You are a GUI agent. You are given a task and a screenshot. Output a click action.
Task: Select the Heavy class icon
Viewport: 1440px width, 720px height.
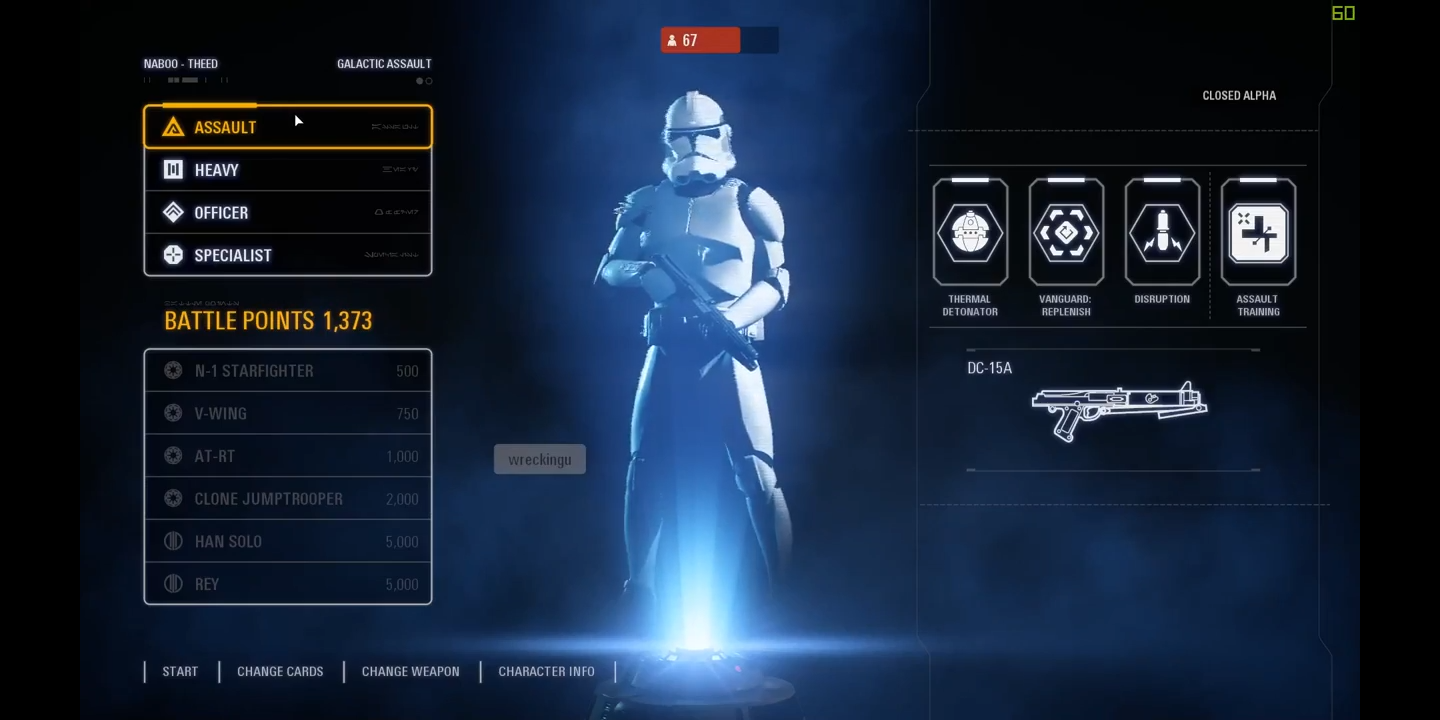coord(172,170)
